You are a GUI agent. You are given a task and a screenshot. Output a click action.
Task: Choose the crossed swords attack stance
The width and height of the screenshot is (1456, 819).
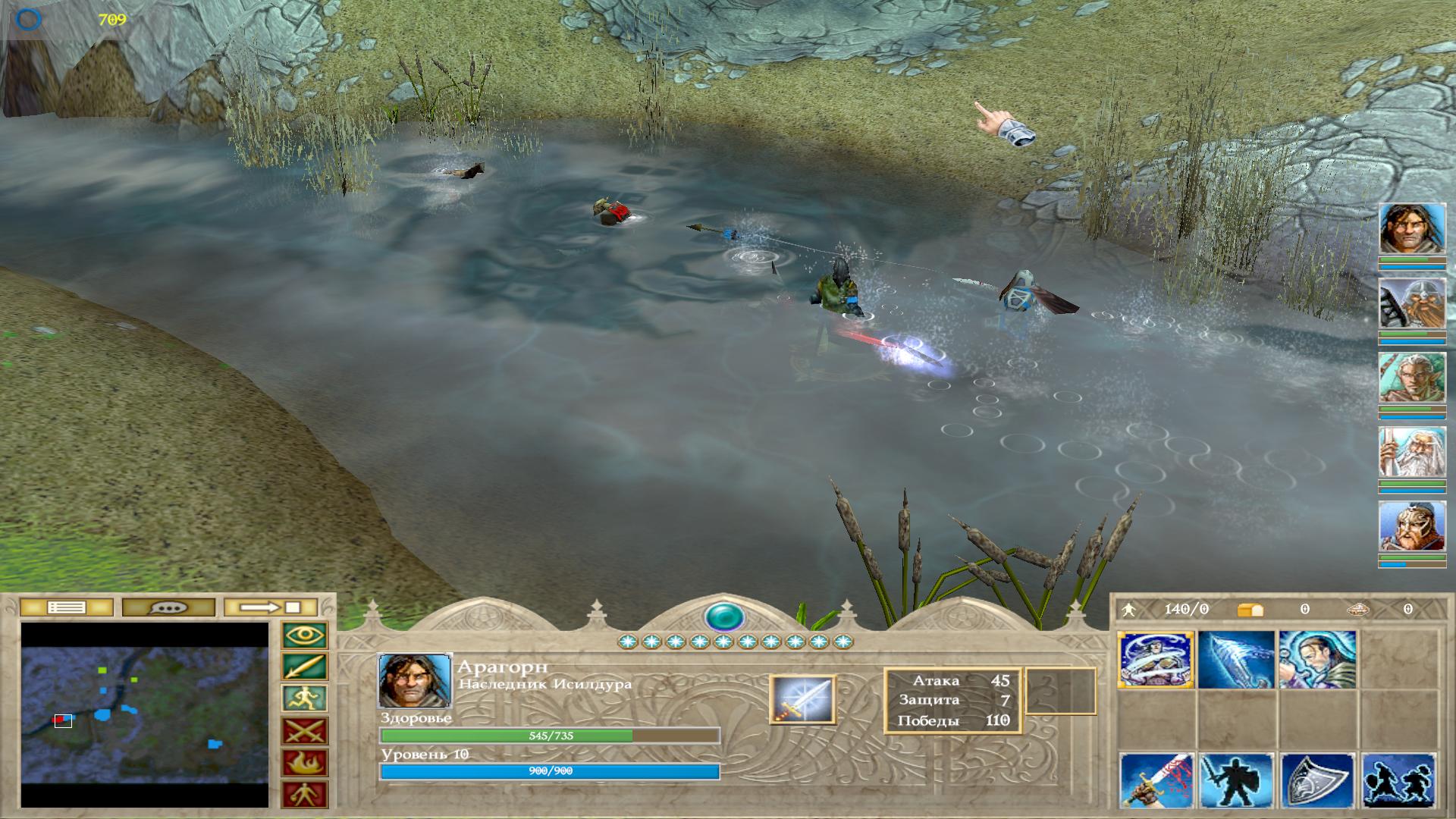coord(305,731)
